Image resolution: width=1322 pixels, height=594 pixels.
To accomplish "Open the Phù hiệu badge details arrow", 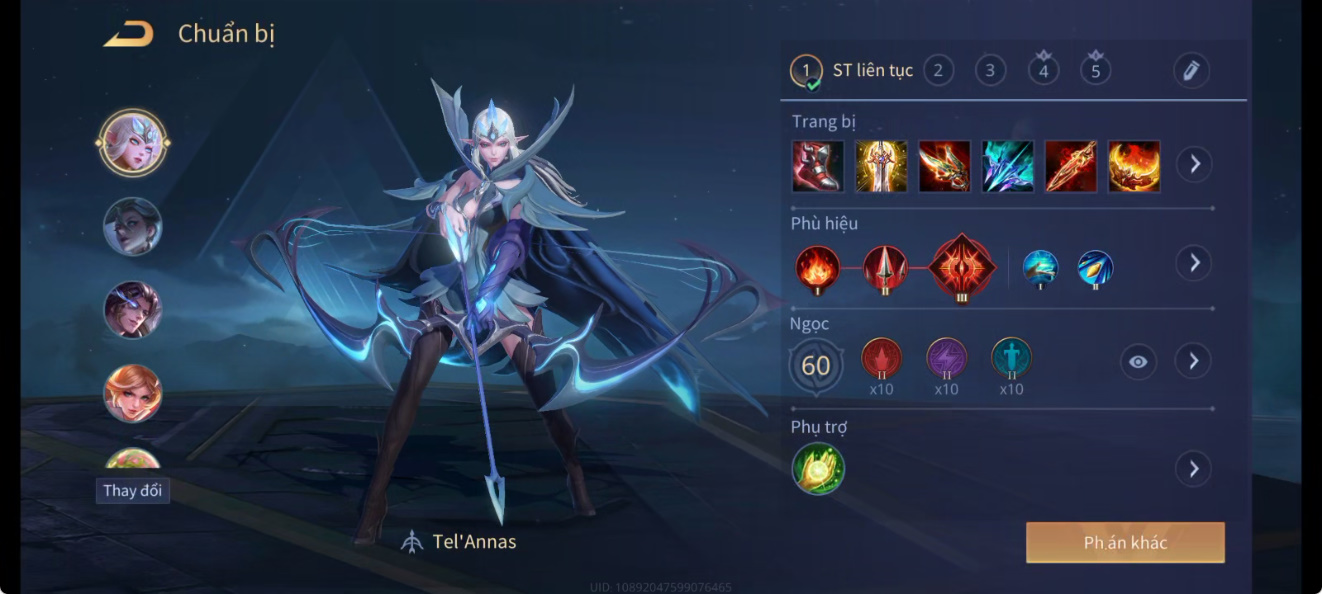I will tap(1193, 263).
